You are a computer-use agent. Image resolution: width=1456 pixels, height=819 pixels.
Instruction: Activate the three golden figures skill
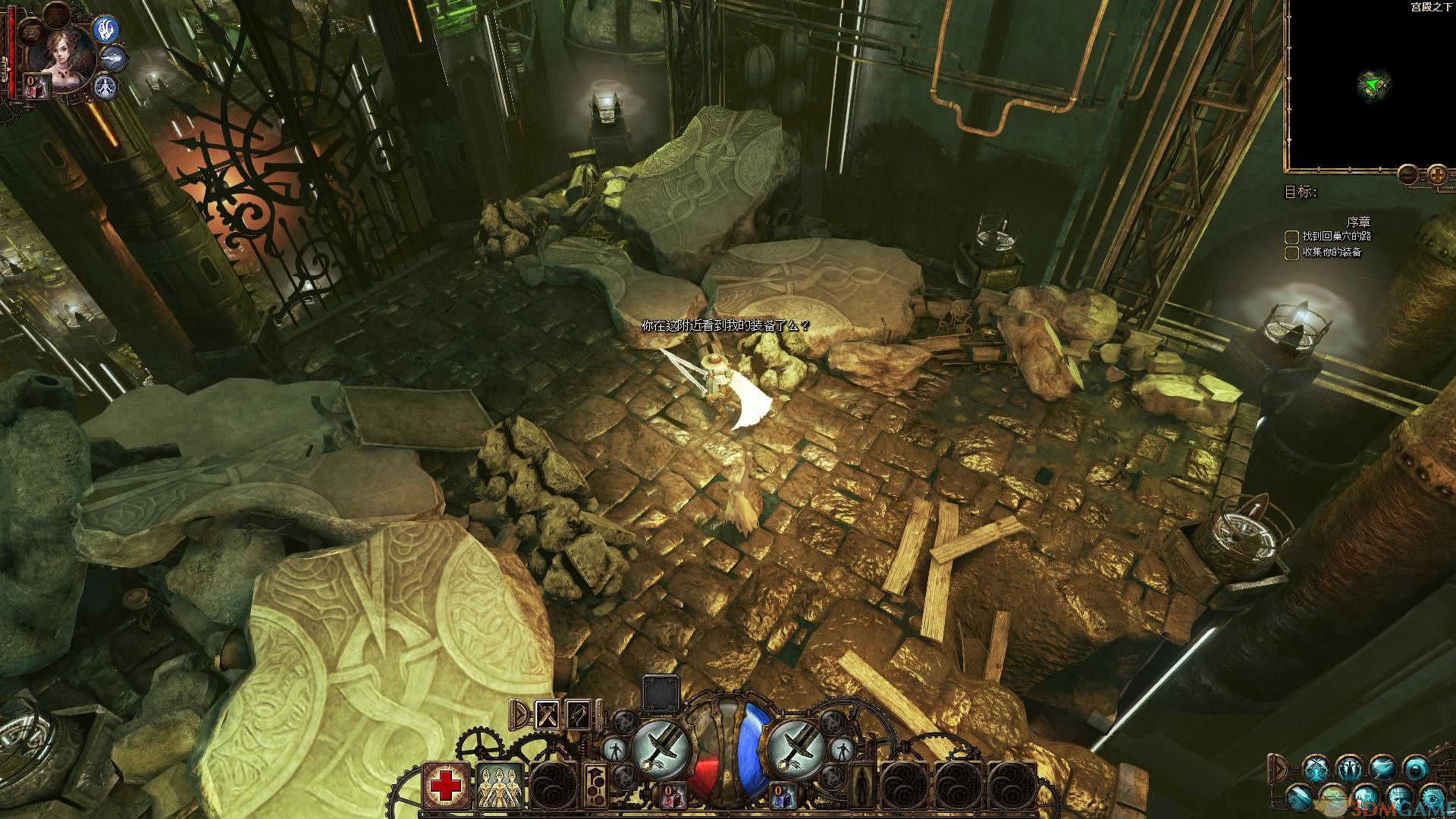click(498, 785)
